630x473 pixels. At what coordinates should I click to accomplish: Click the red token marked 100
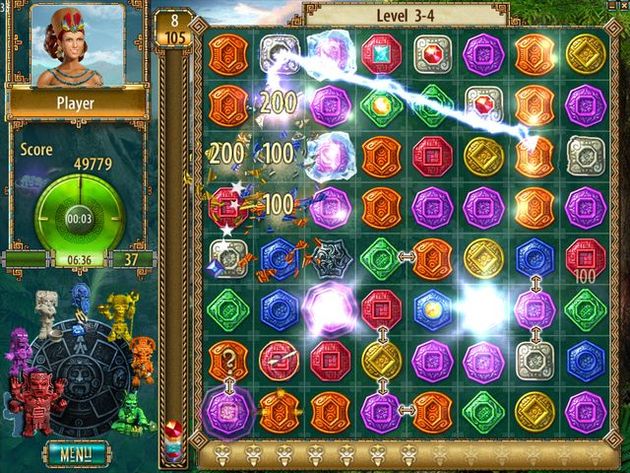coord(585,257)
